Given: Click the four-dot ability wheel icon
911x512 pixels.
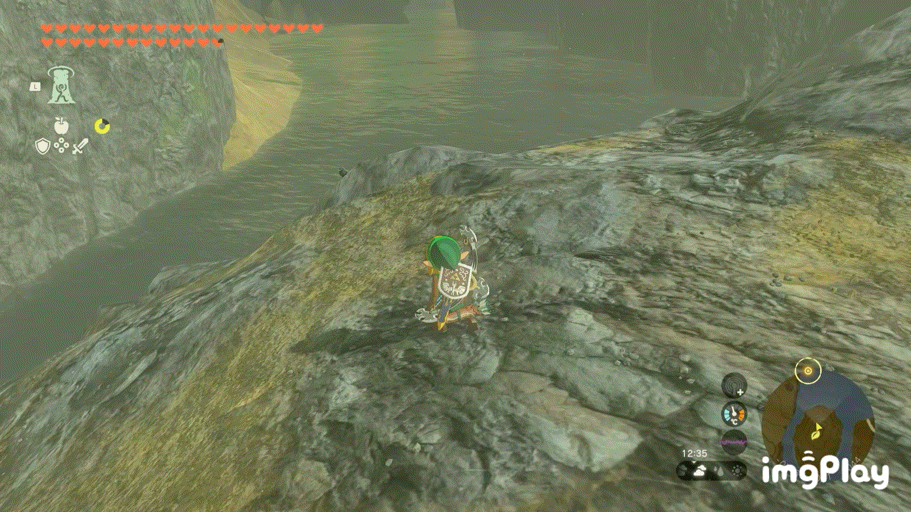Looking at the screenshot, I should click(x=60, y=147).
